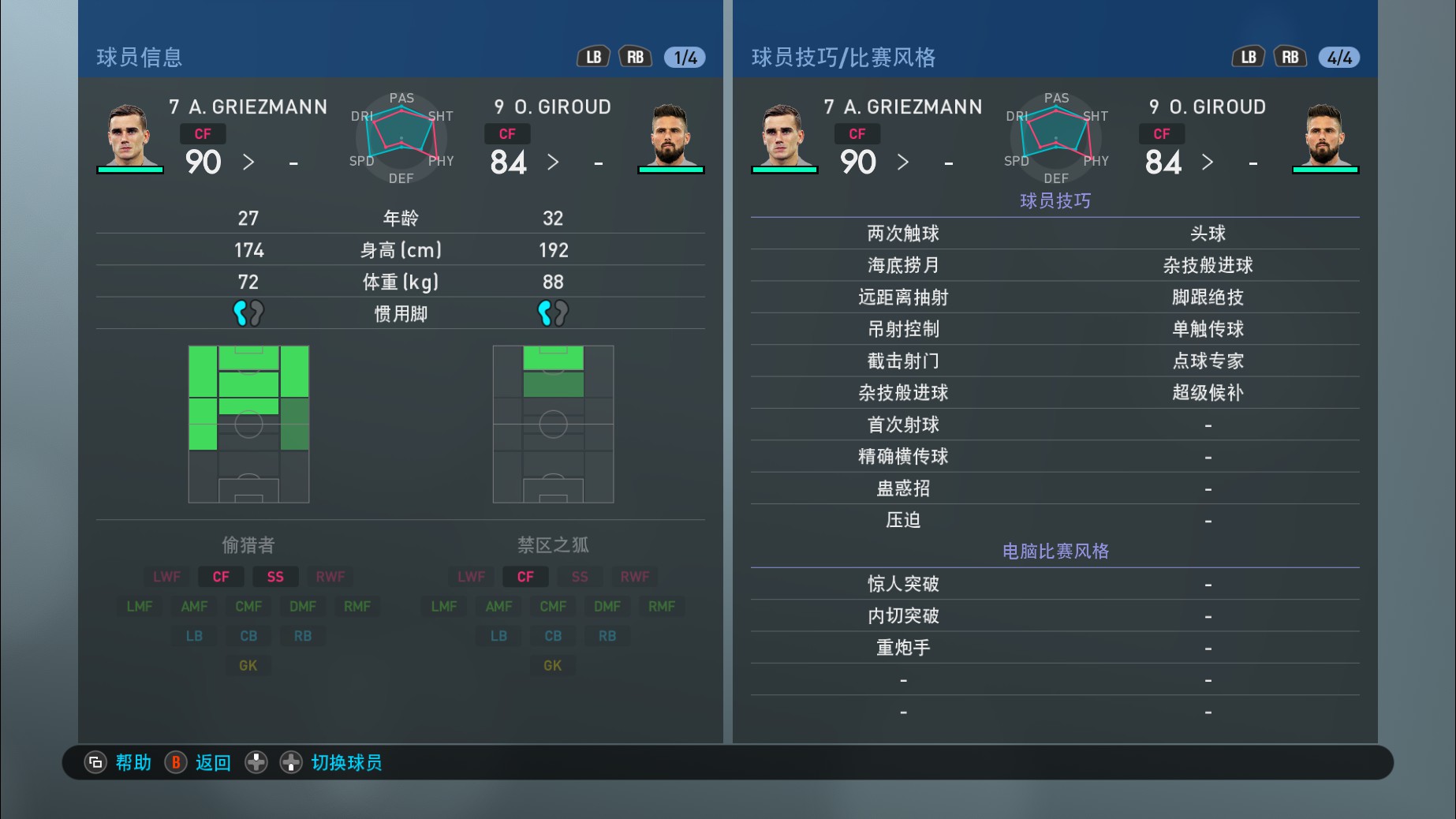The height and width of the screenshot is (819, 1456).
Task: Click the chevron next to Griezmann's 90 rating on right panel
Action: point(903,163)
